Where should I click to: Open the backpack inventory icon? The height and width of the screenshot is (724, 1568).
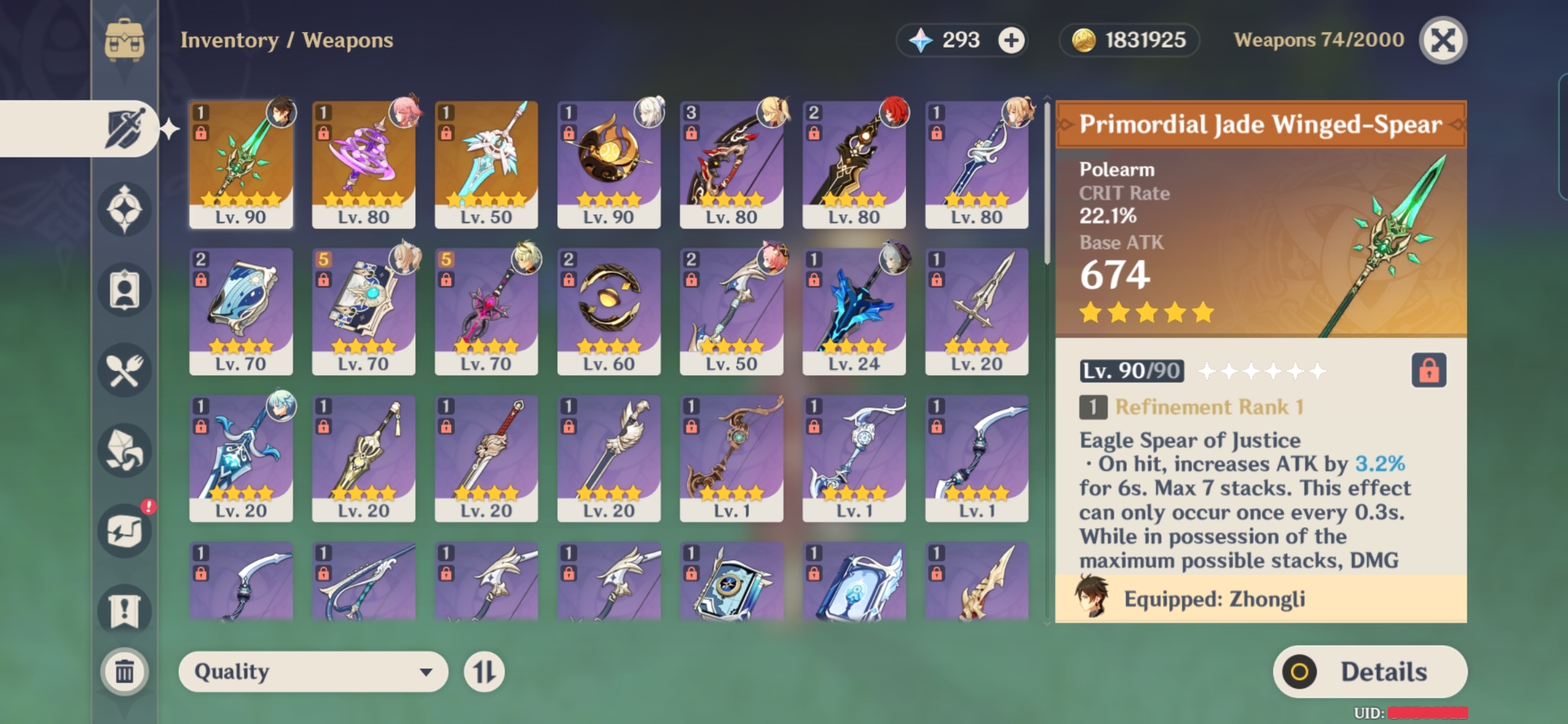tap(124, 40)
